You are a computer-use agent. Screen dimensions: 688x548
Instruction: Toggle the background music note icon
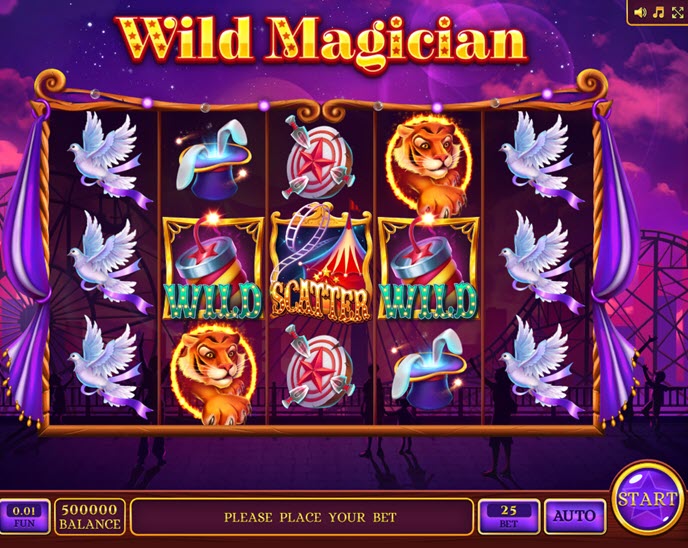[658, 12]
